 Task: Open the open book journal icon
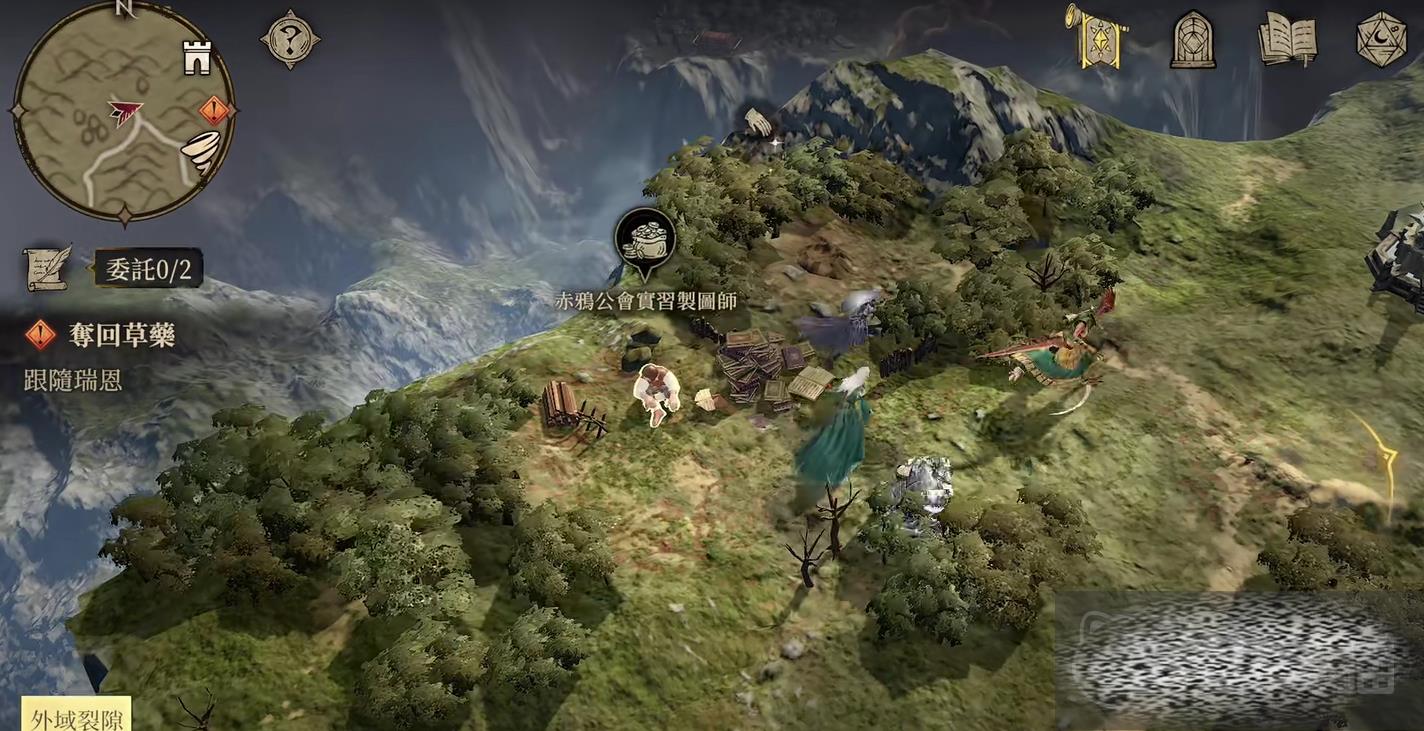tap(1287, 40)
